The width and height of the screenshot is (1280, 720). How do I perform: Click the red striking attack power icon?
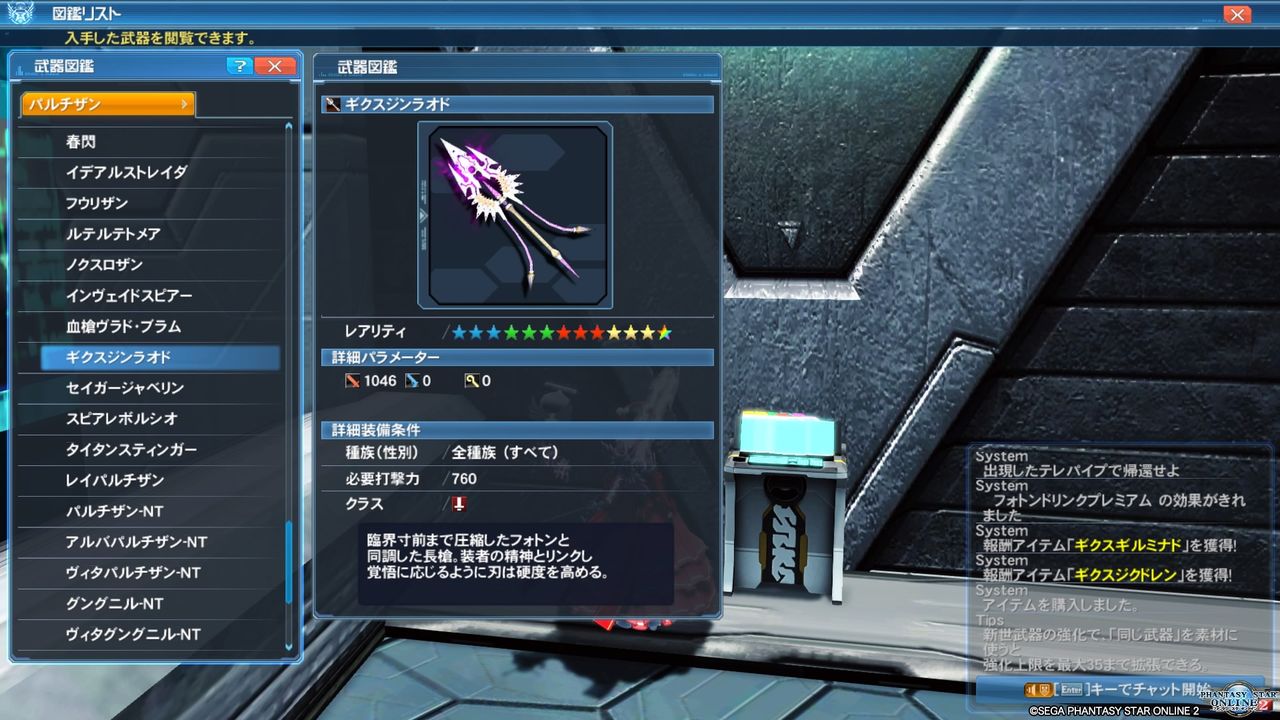(x=354, y=380)
